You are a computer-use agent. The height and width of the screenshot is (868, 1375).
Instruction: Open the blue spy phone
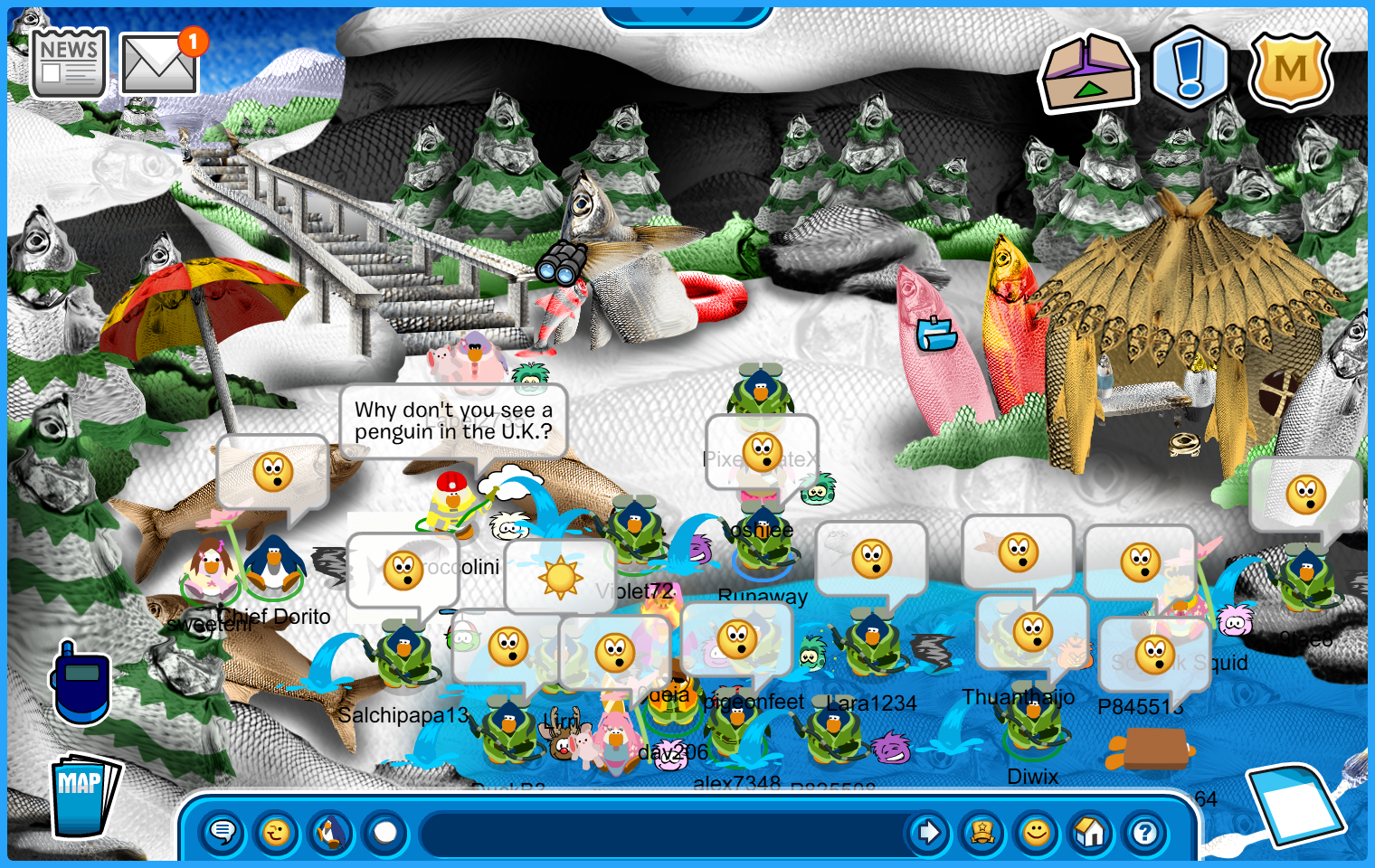tap(81, 684)
